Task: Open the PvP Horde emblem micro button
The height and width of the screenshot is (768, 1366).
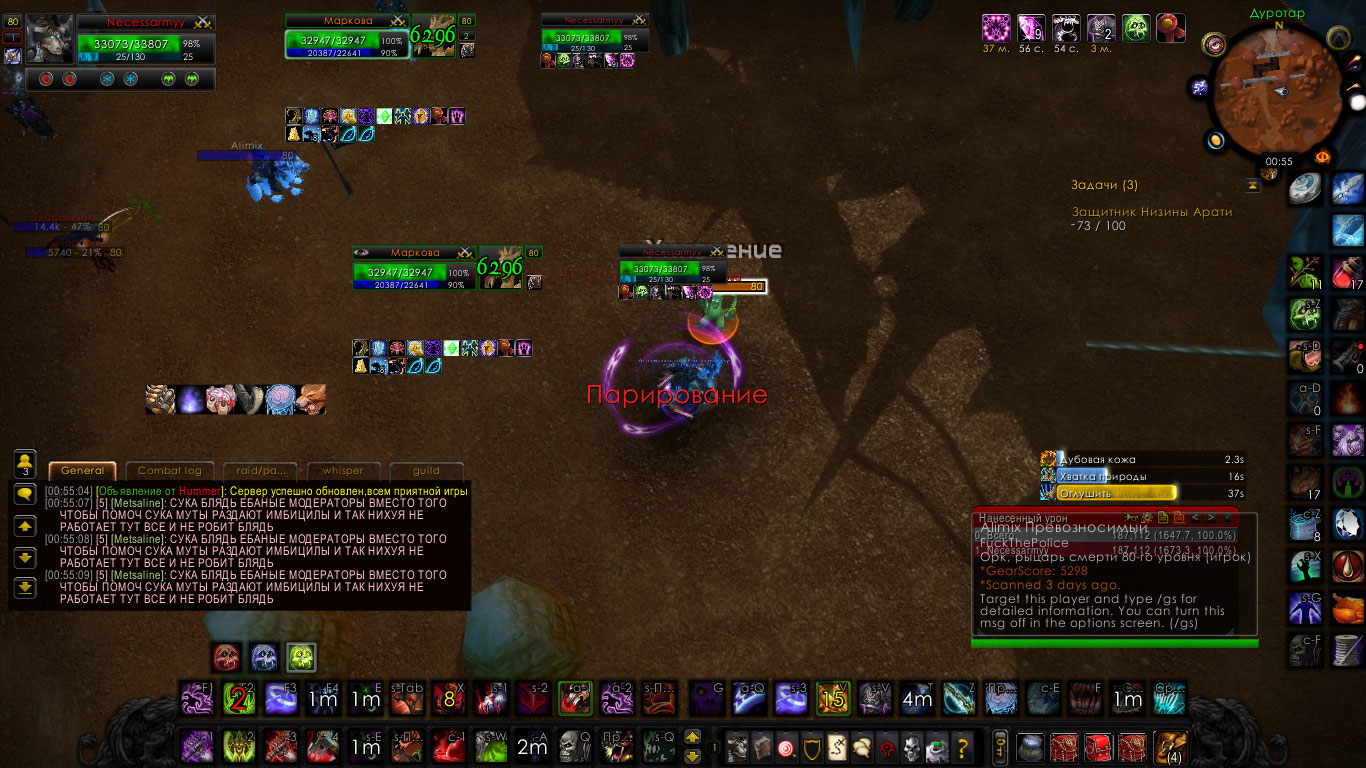Action: 885,746
